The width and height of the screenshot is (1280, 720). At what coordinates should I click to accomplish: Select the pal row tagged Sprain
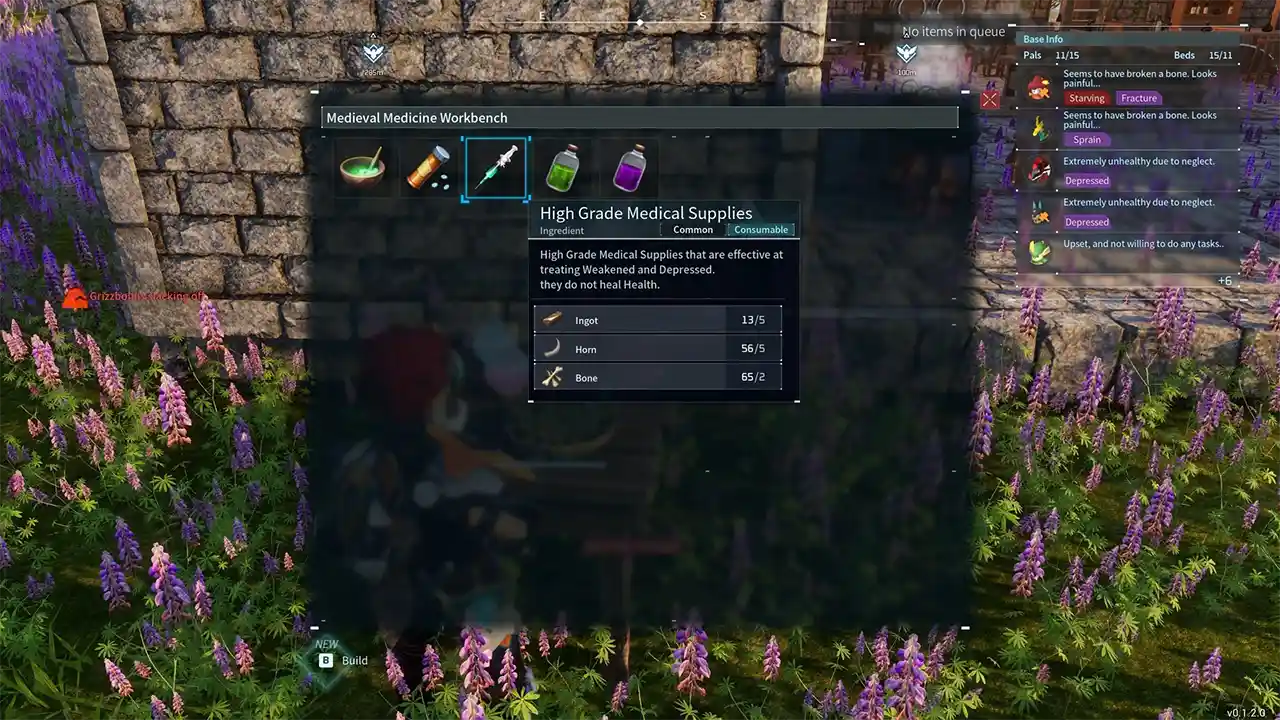[1130, 128]
